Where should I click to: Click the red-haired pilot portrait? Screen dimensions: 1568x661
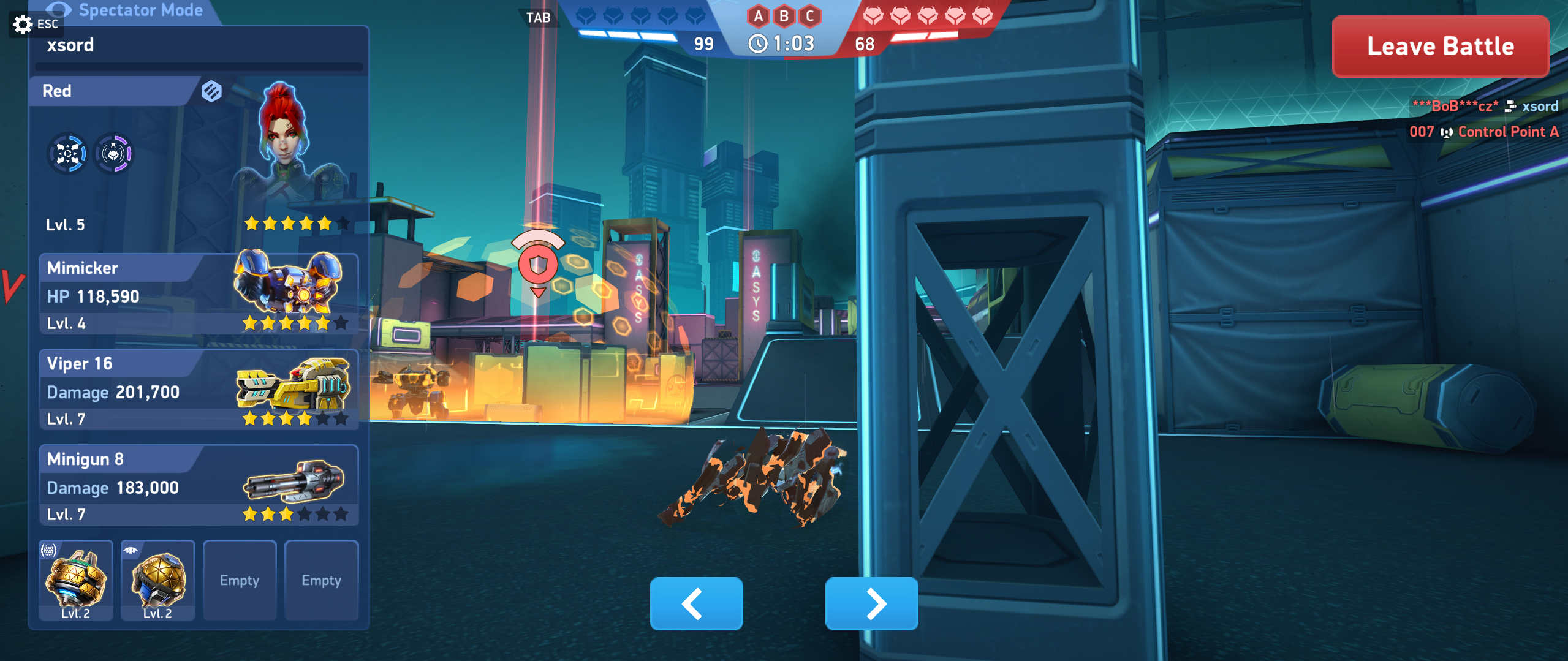click(284, 138)
